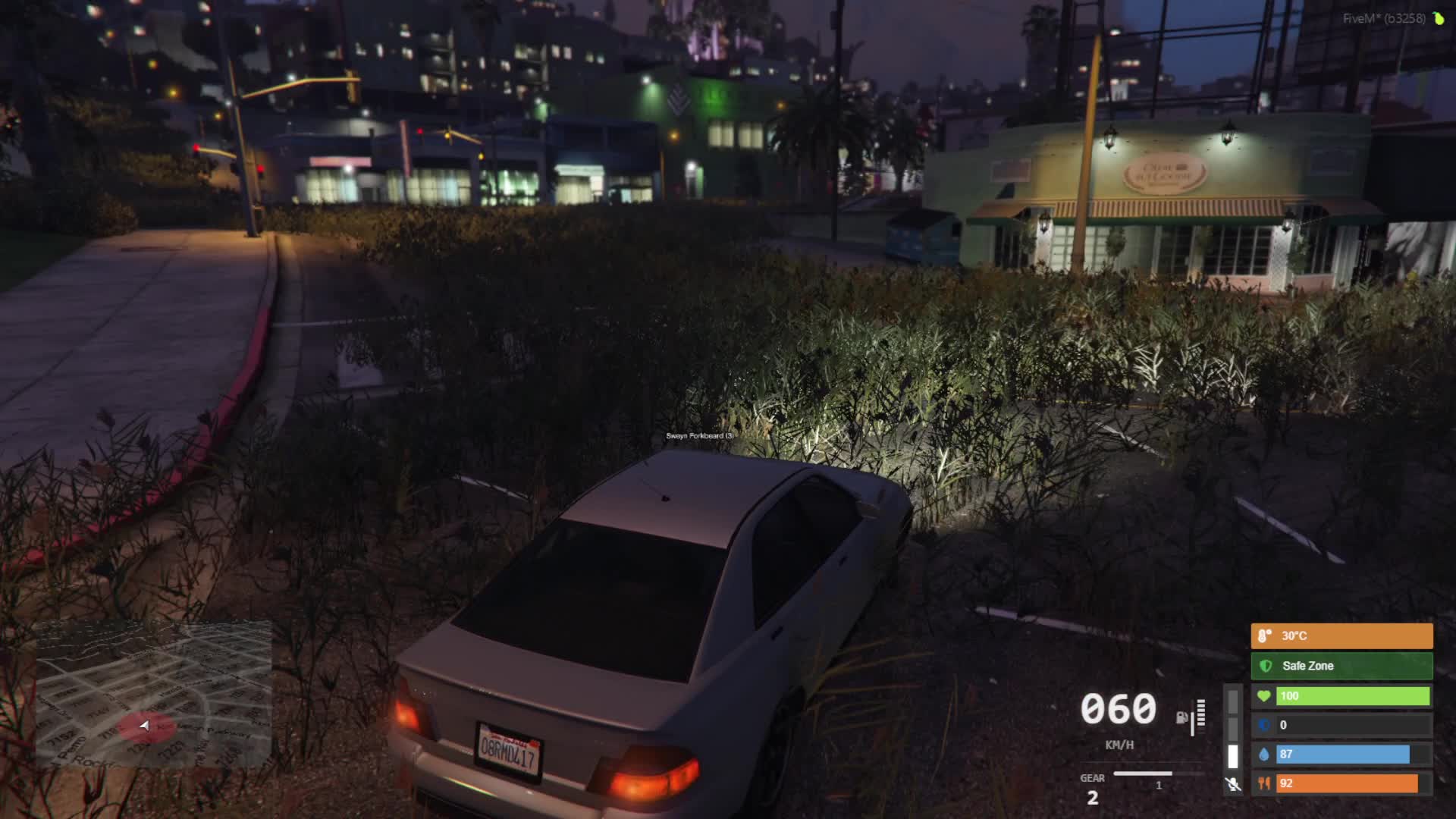1456x819 pixels.
Task: Click the FiveM pear logo icon
Action: coord(1439,18)
